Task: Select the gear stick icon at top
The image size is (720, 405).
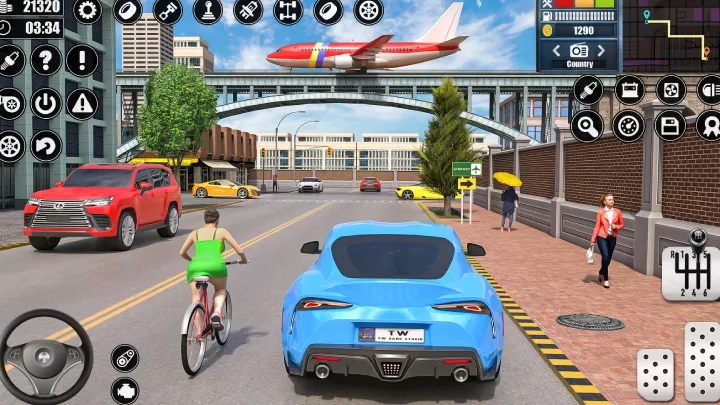Action: [x=208, y=12]
